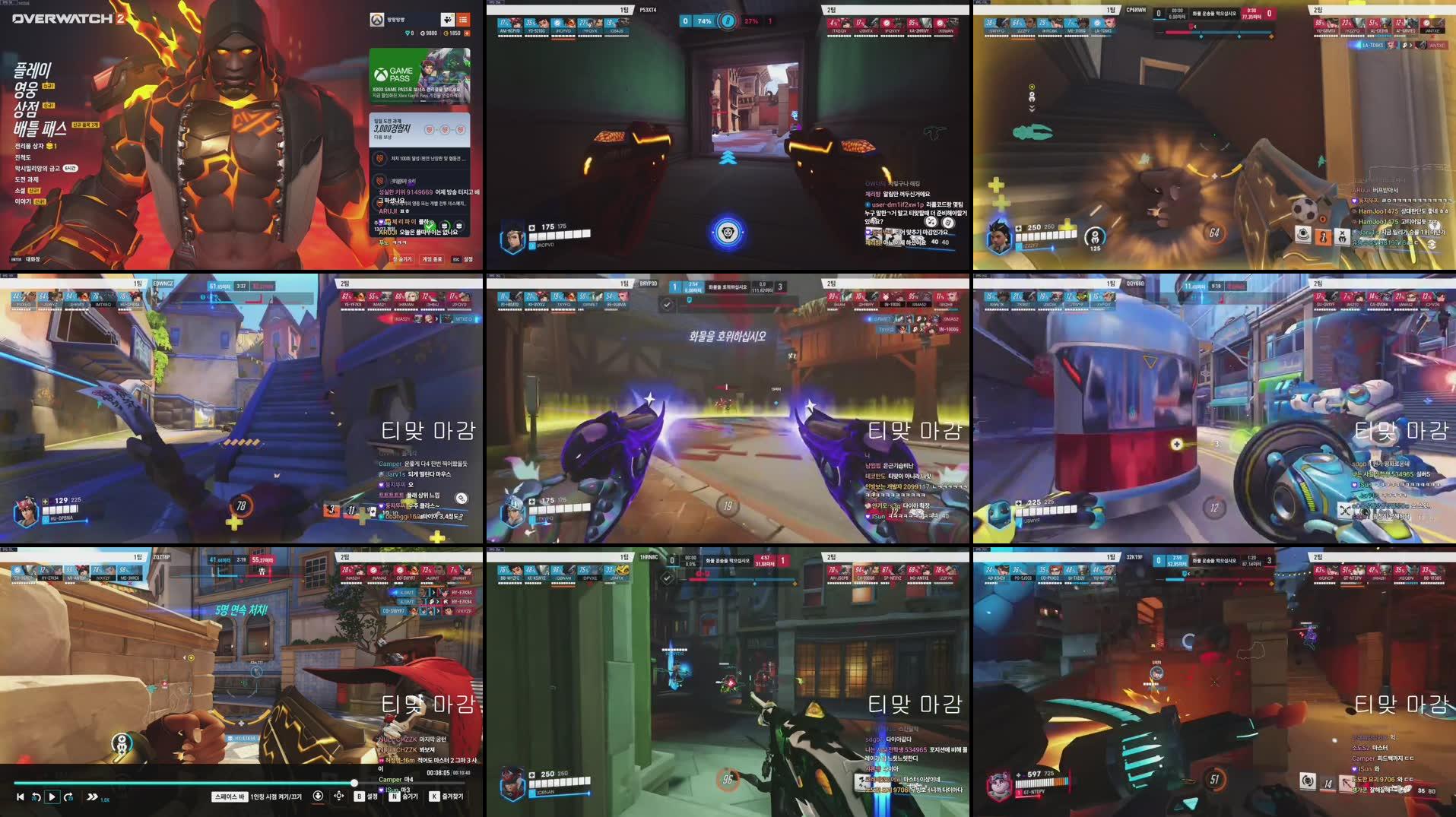Open the notifications list icon beside the friends icon
Image resolution: width=1456 pixels, height=817 pixels.
coord(463,21)
